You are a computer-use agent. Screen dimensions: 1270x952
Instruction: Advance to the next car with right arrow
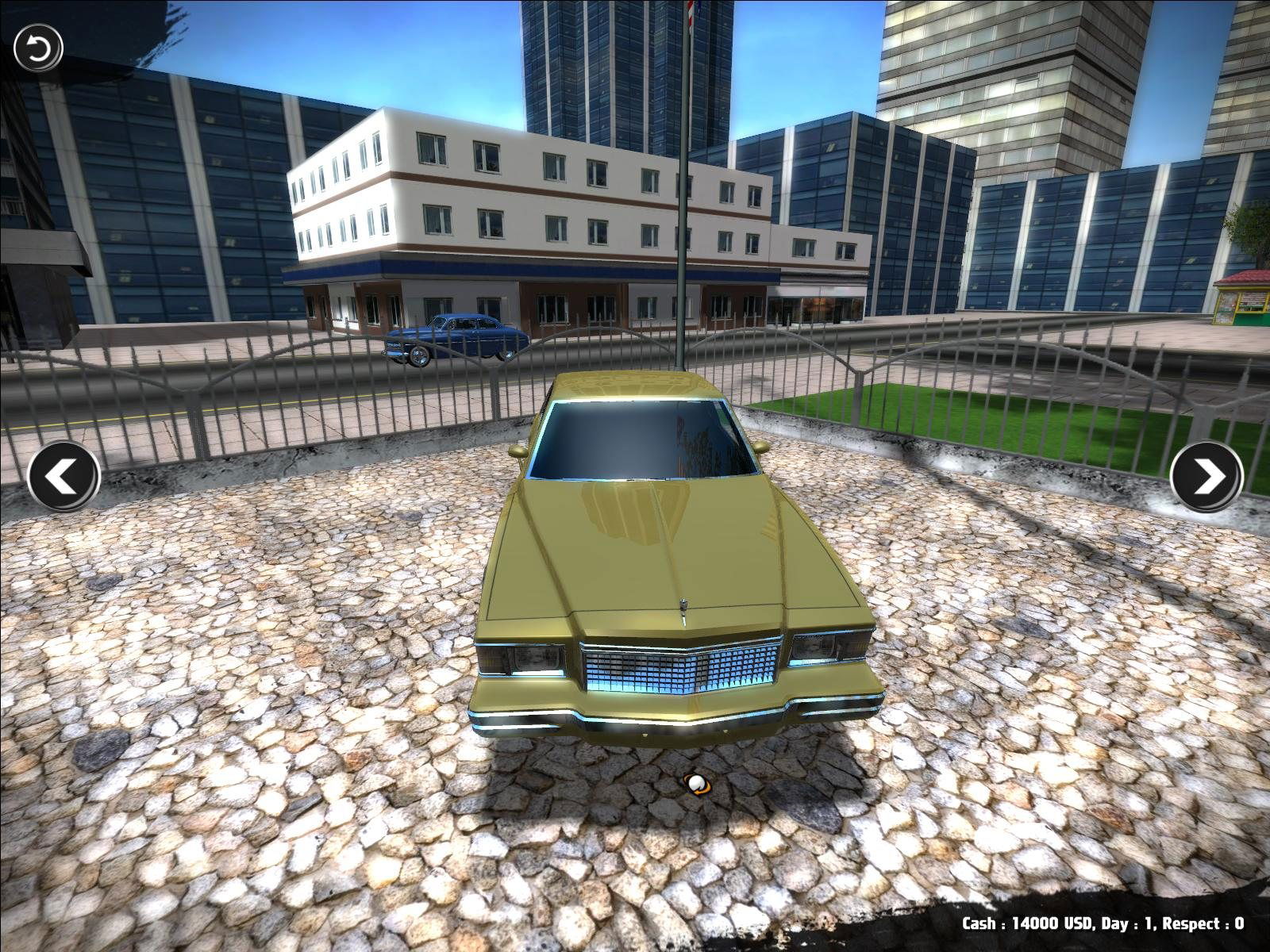click(1206, 476)
